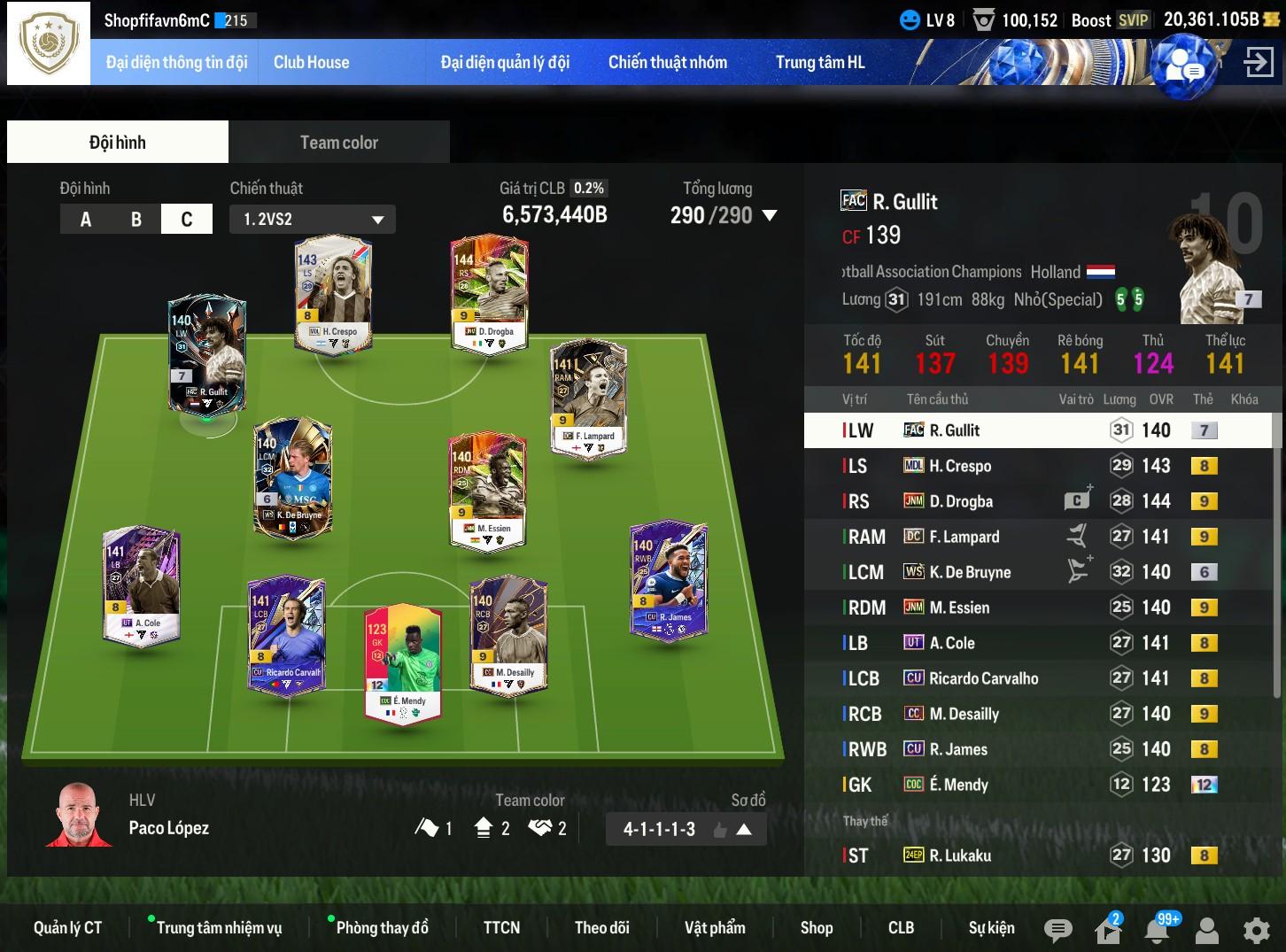Go to Chiến thuật nhóm
This screenshot has height=952, width=1286.
tap(667, 63)
